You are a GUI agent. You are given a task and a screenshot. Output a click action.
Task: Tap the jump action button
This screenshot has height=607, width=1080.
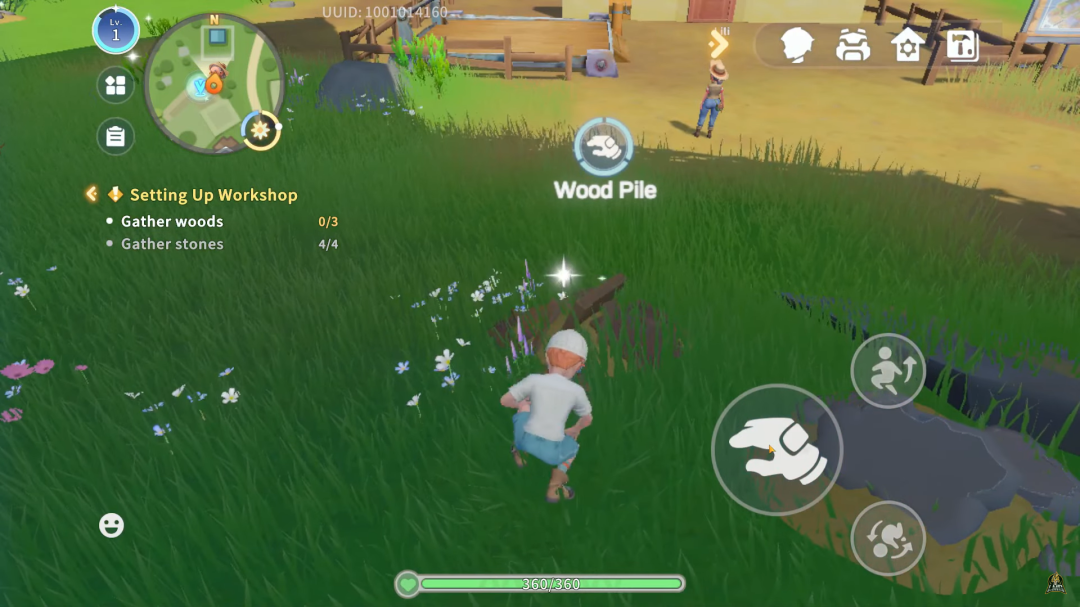[887, 371]
